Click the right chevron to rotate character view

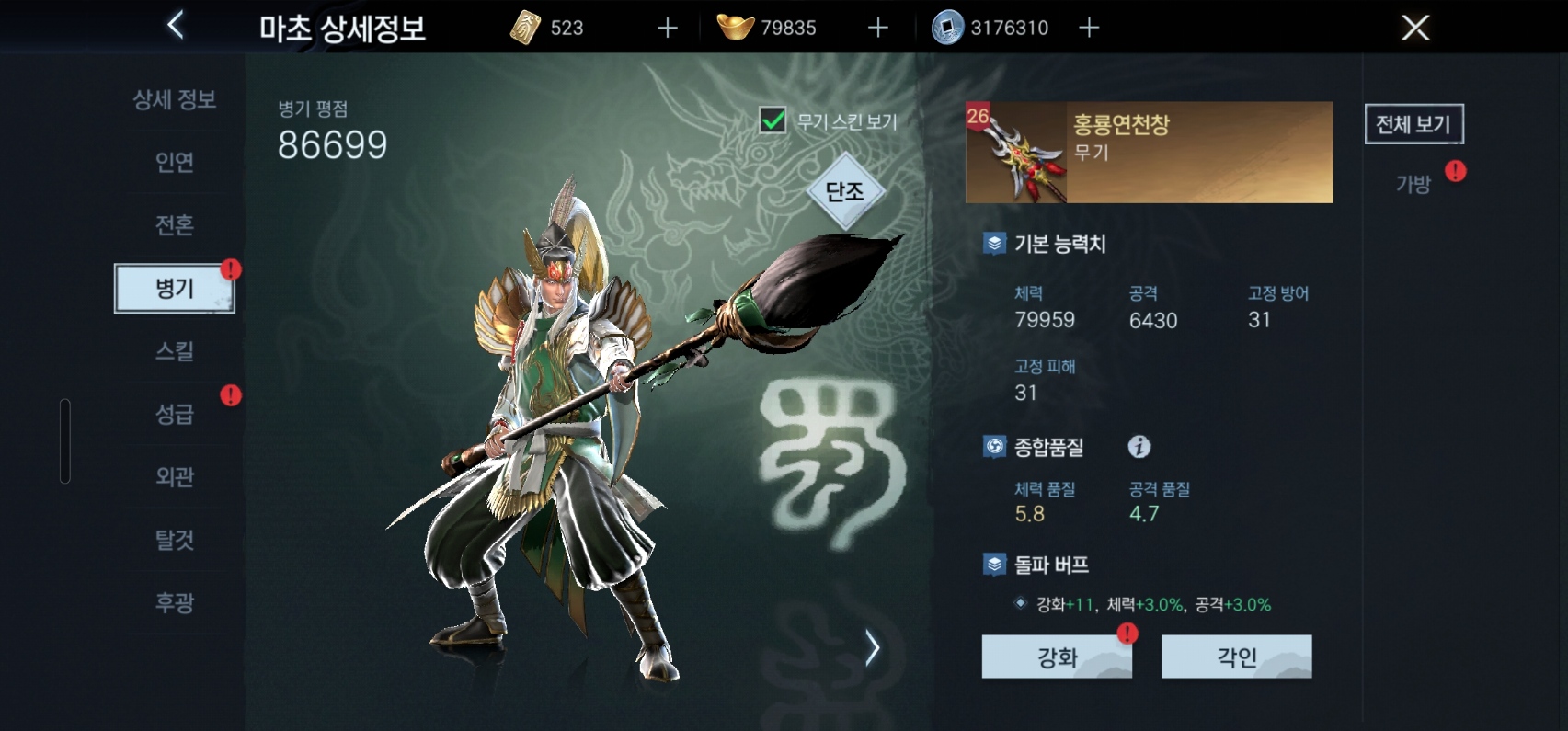pos(872,647)
